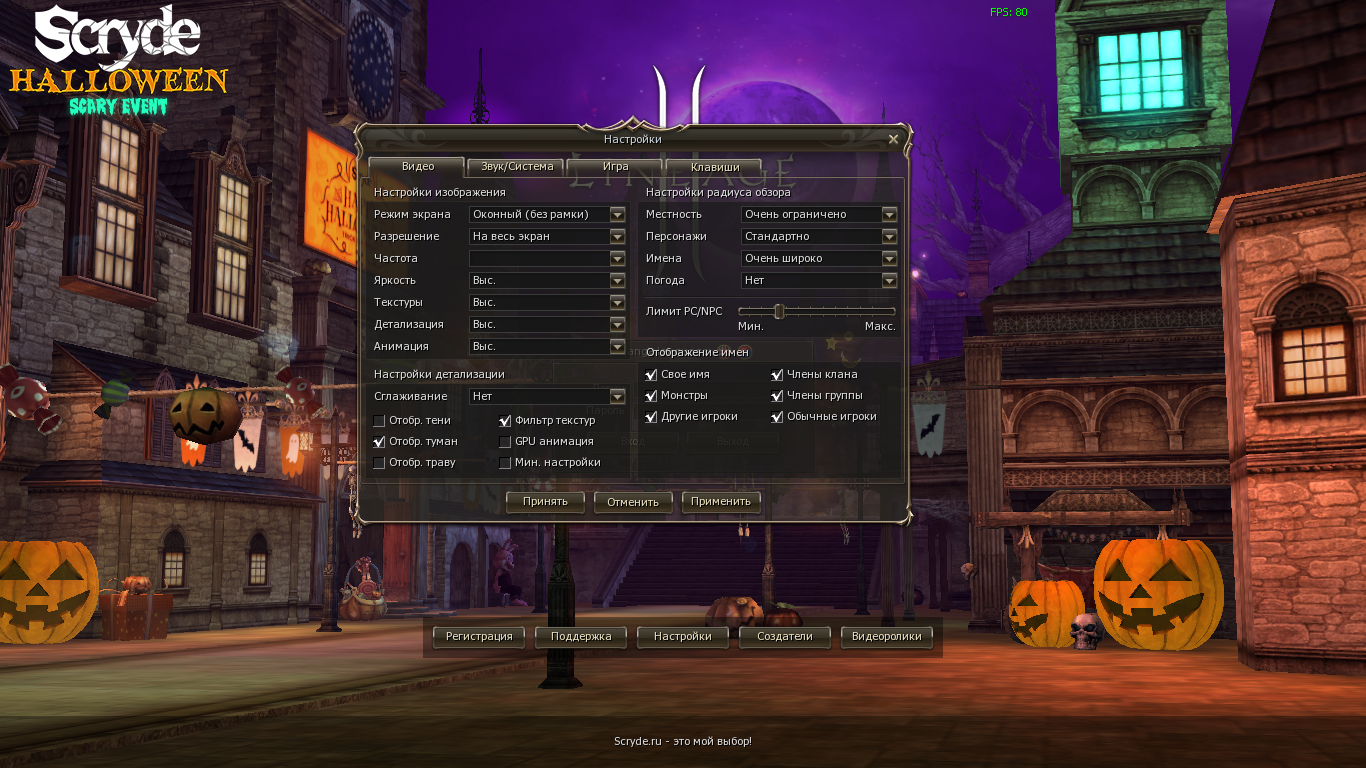The width and height of the screenshot is (1366, 768).
Task: Select the Видео tab
Action: coord(416,167)
